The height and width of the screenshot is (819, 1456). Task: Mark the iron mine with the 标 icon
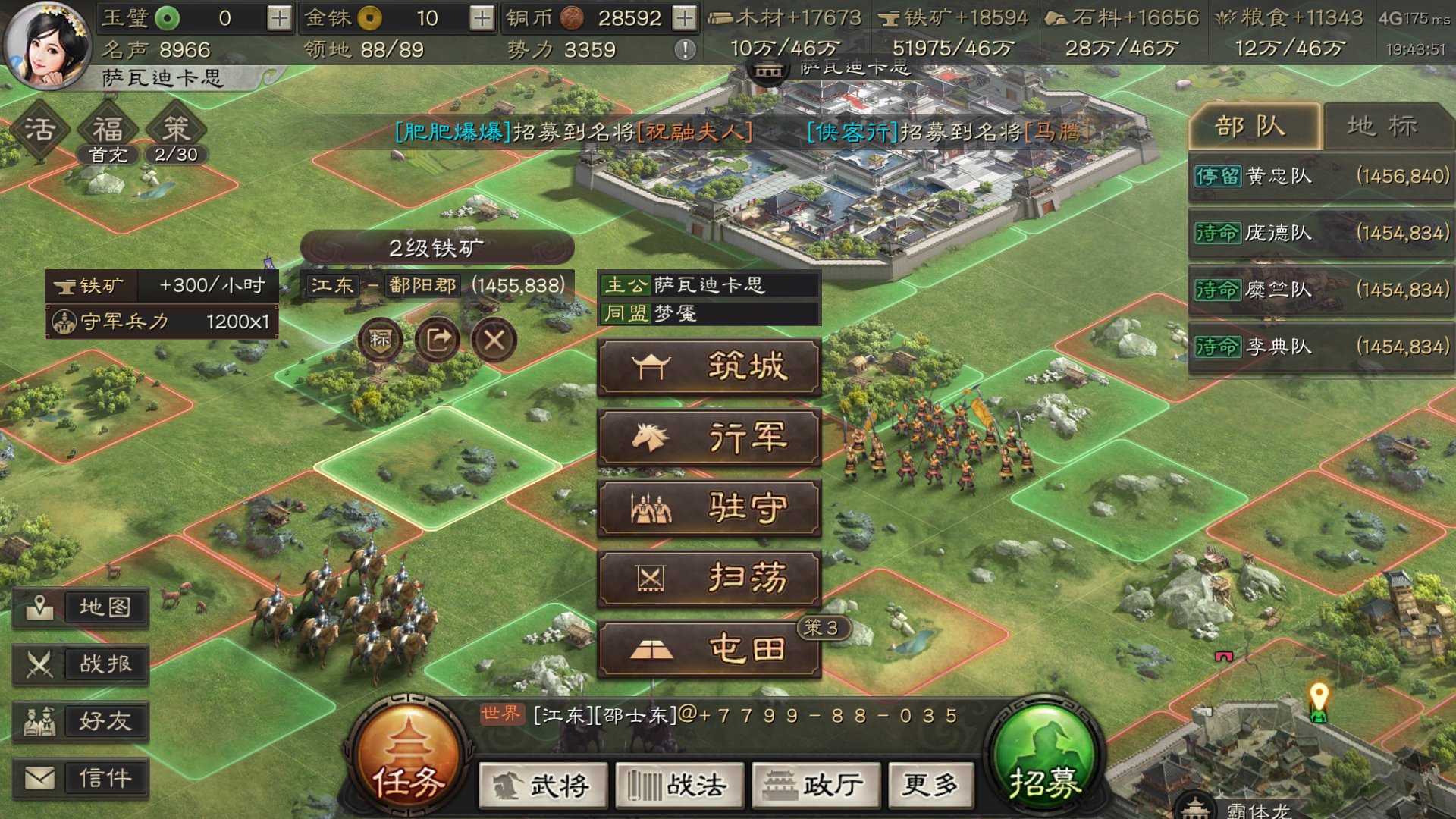381,340
